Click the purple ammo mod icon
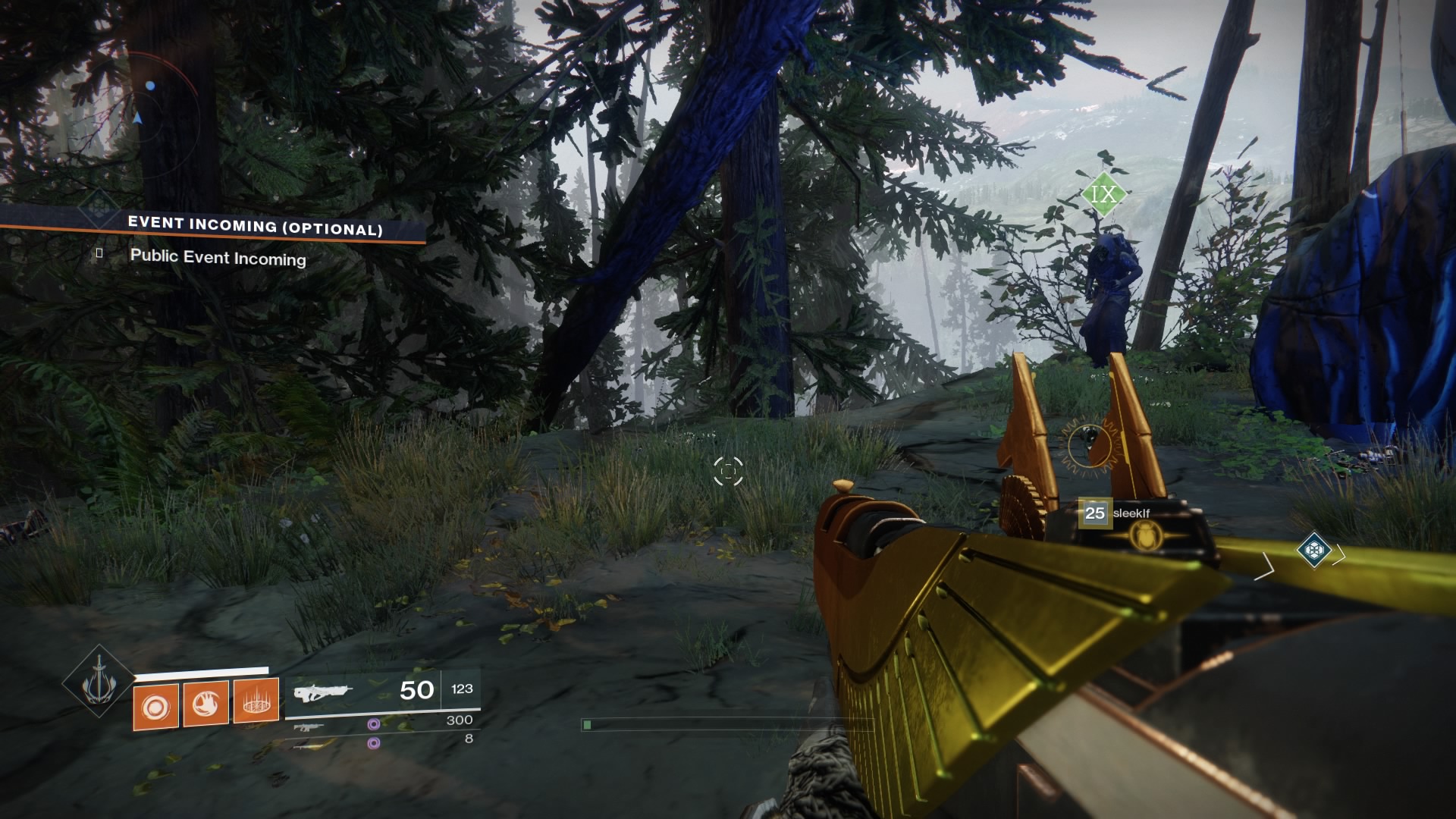 click(x=373, y=724)
